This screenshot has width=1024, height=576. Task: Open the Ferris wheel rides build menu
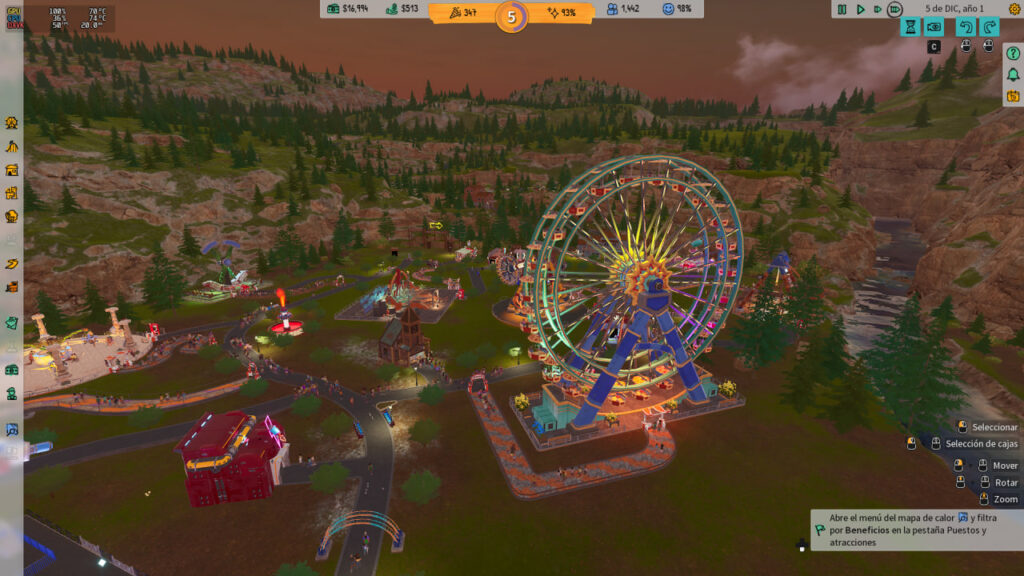coord(11,123)
